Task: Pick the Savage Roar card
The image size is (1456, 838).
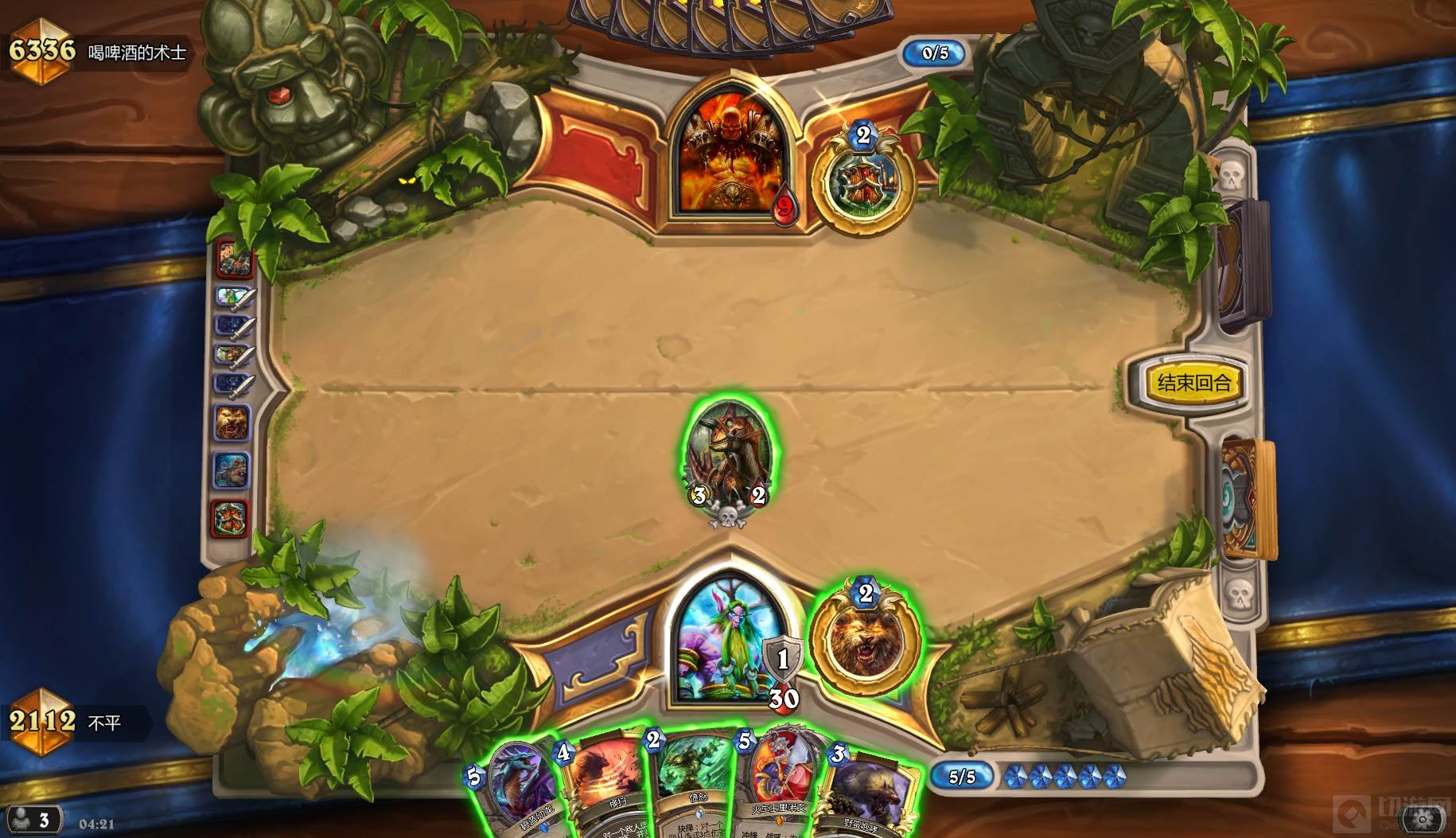Action: pyautogui.click(x=871, y=792)
